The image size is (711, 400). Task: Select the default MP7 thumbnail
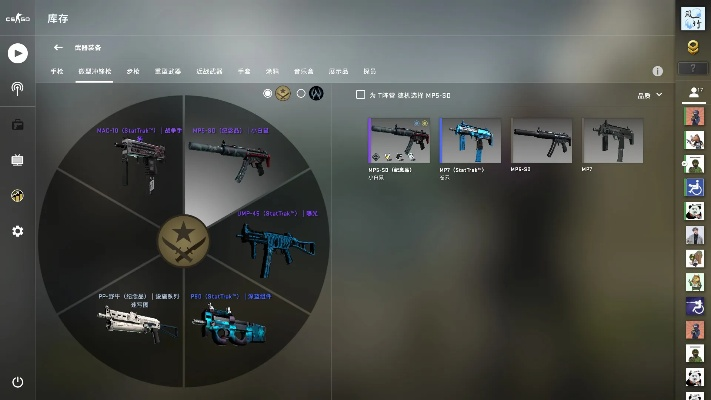click(612, 141)
